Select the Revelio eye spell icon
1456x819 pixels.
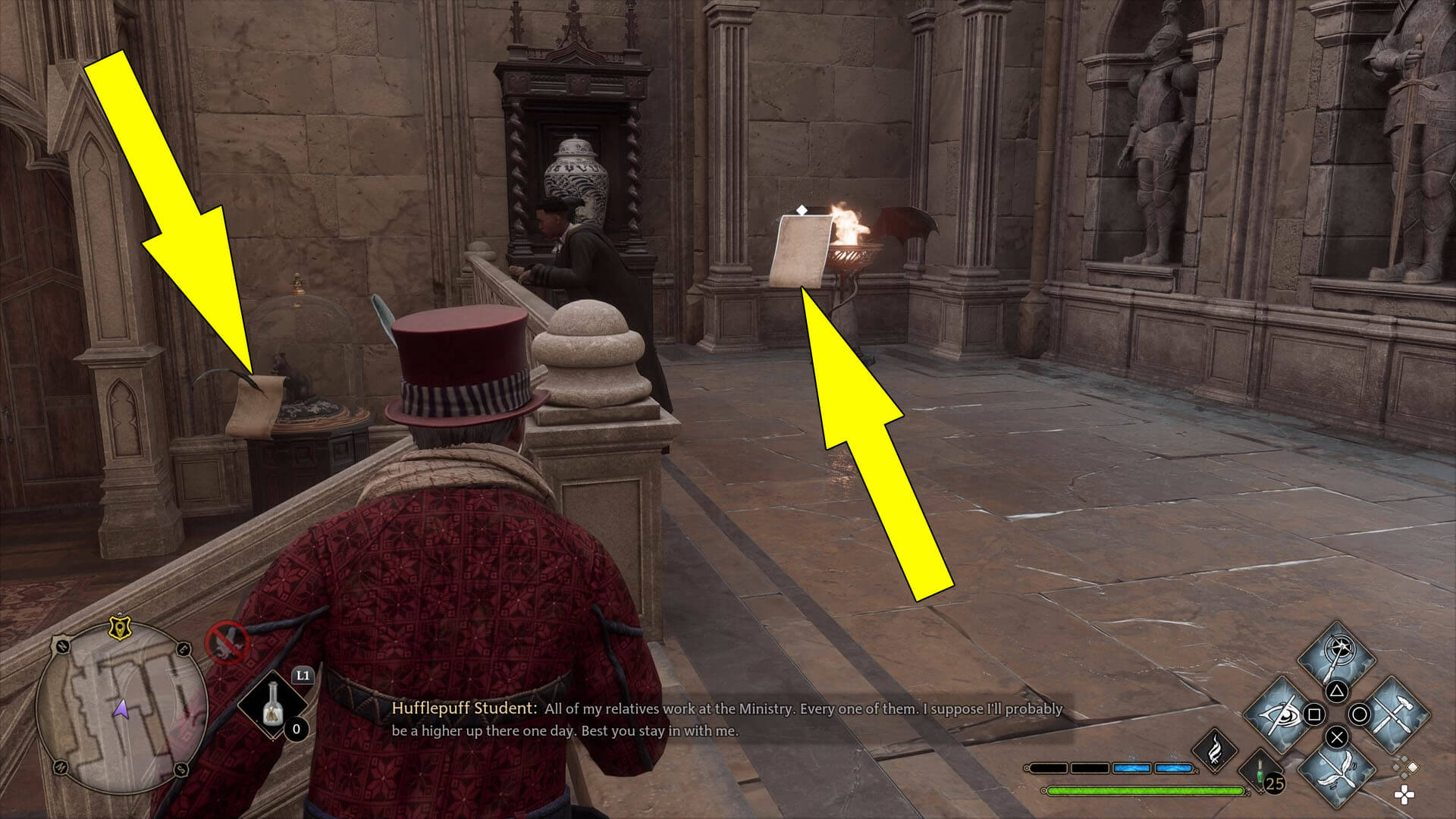tap(1278, 715)
